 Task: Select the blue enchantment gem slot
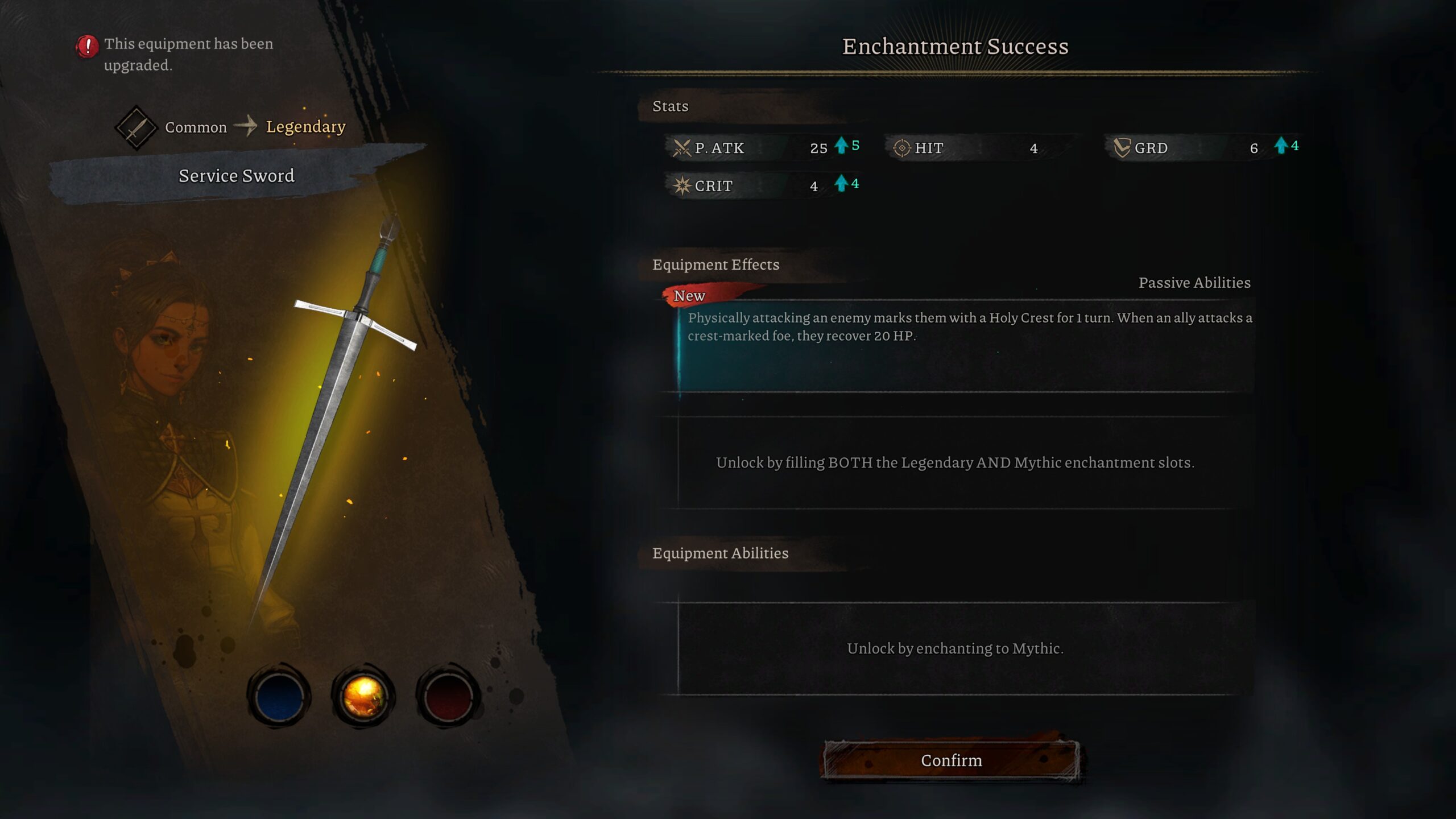(x=279, y=696)
